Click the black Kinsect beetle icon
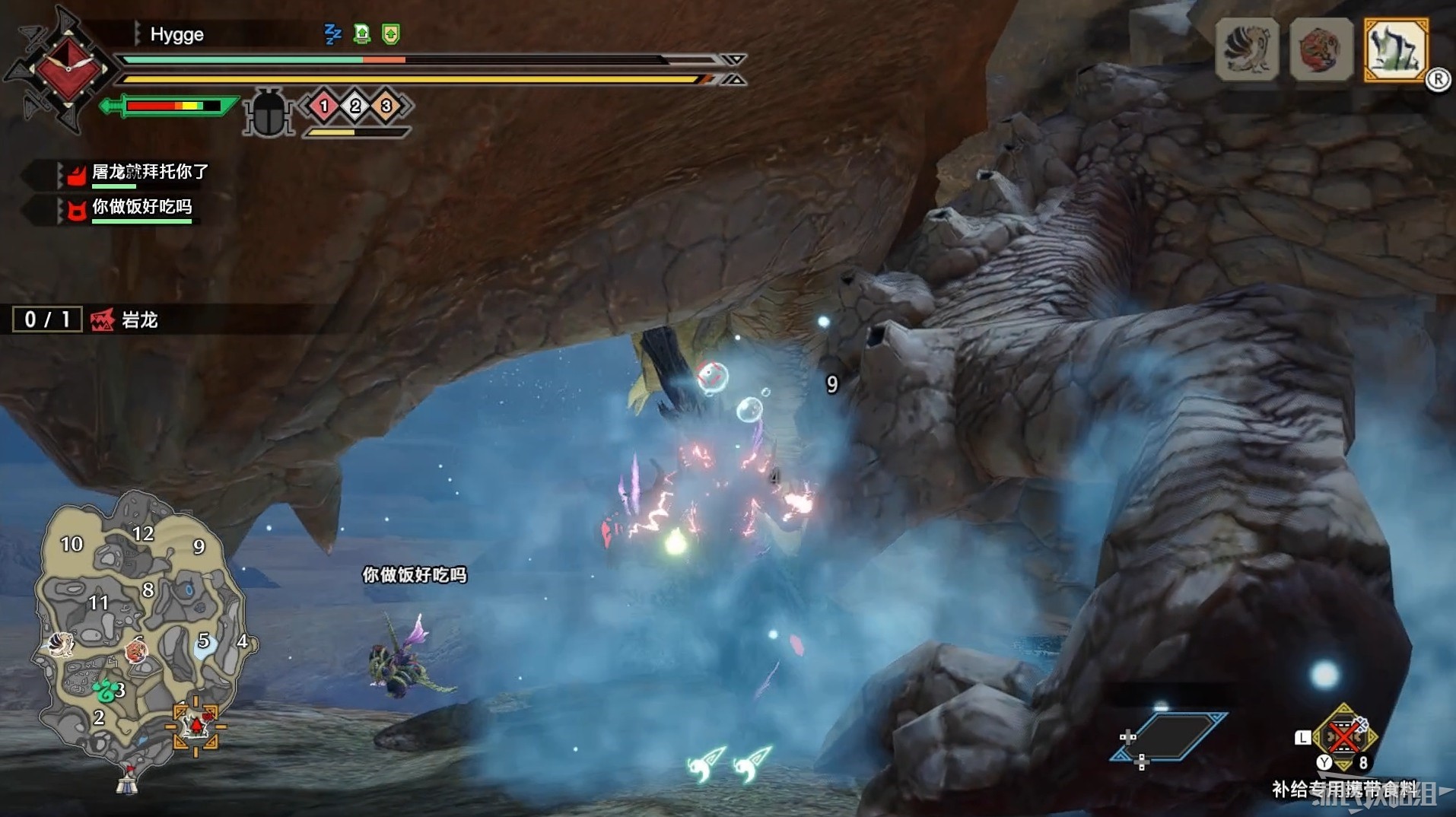1456x817 pixels. [x=269, y=113]
